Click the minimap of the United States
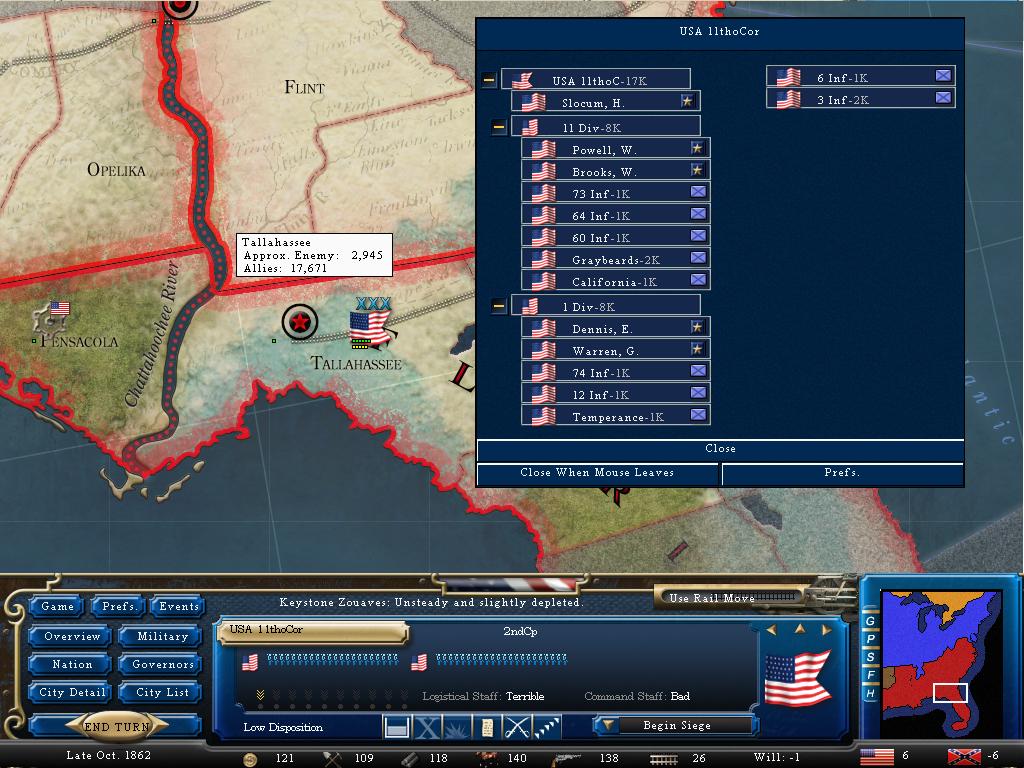This screenshot has width=1024, height=768. [940, 658]
